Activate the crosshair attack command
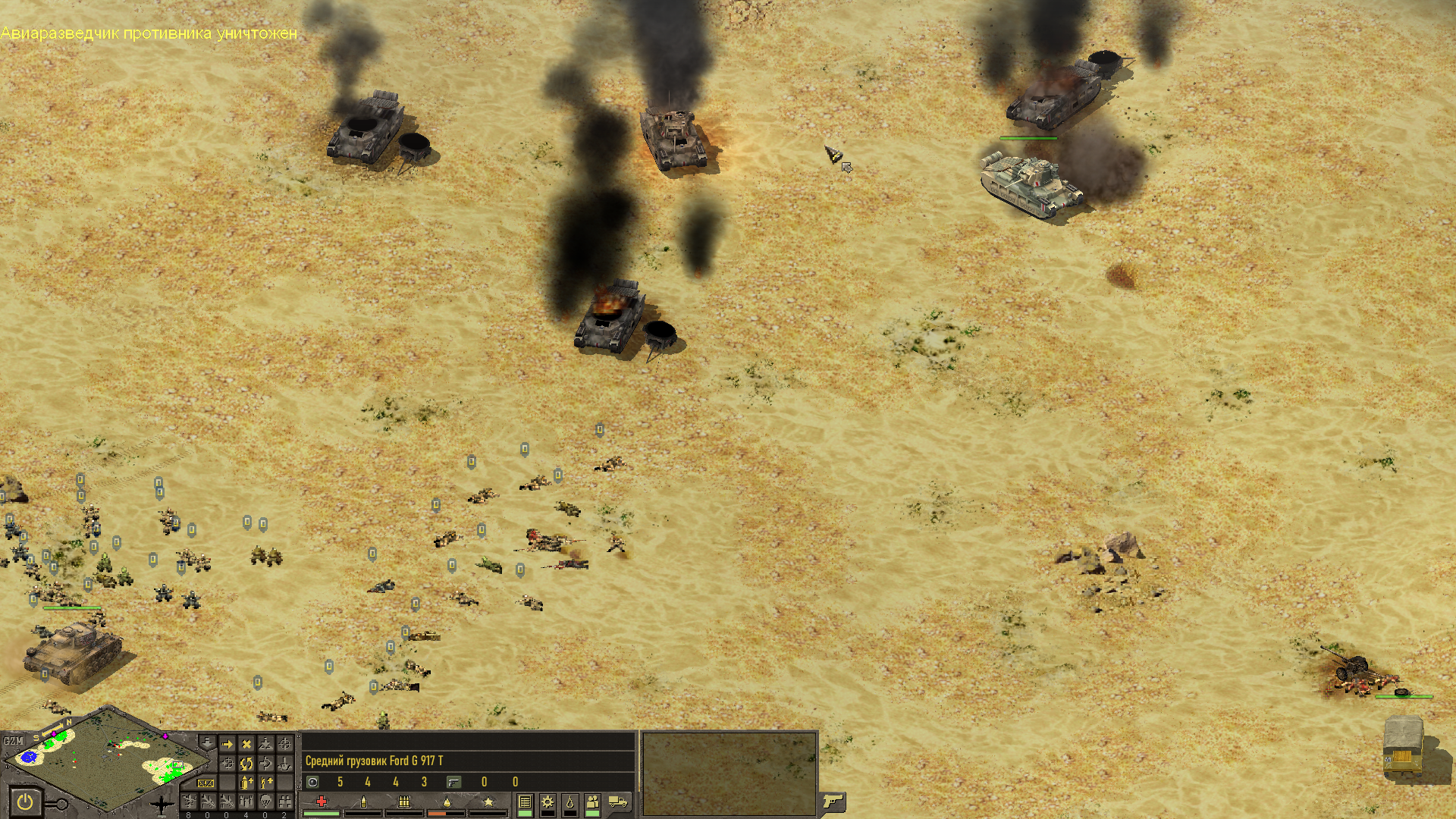Viewport: 1456px width, 819px height. (284, 745)
